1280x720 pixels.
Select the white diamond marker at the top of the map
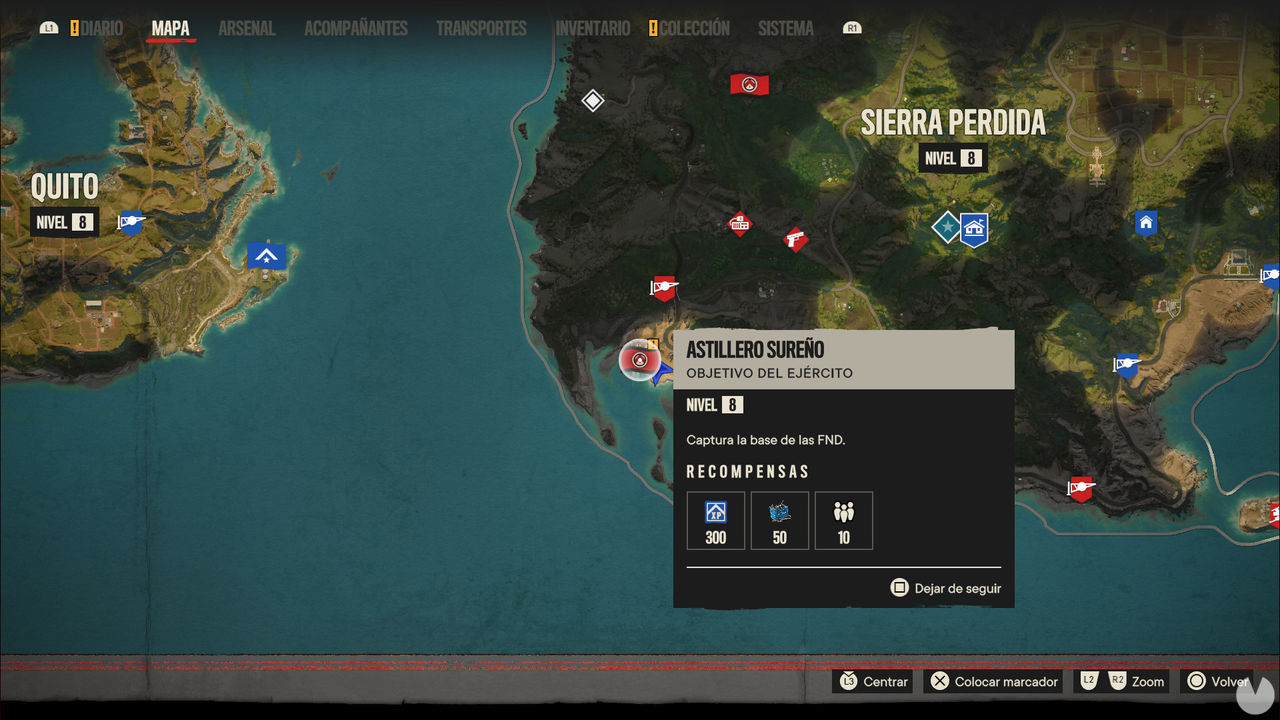pyautogui.click(x=592, y=100)
